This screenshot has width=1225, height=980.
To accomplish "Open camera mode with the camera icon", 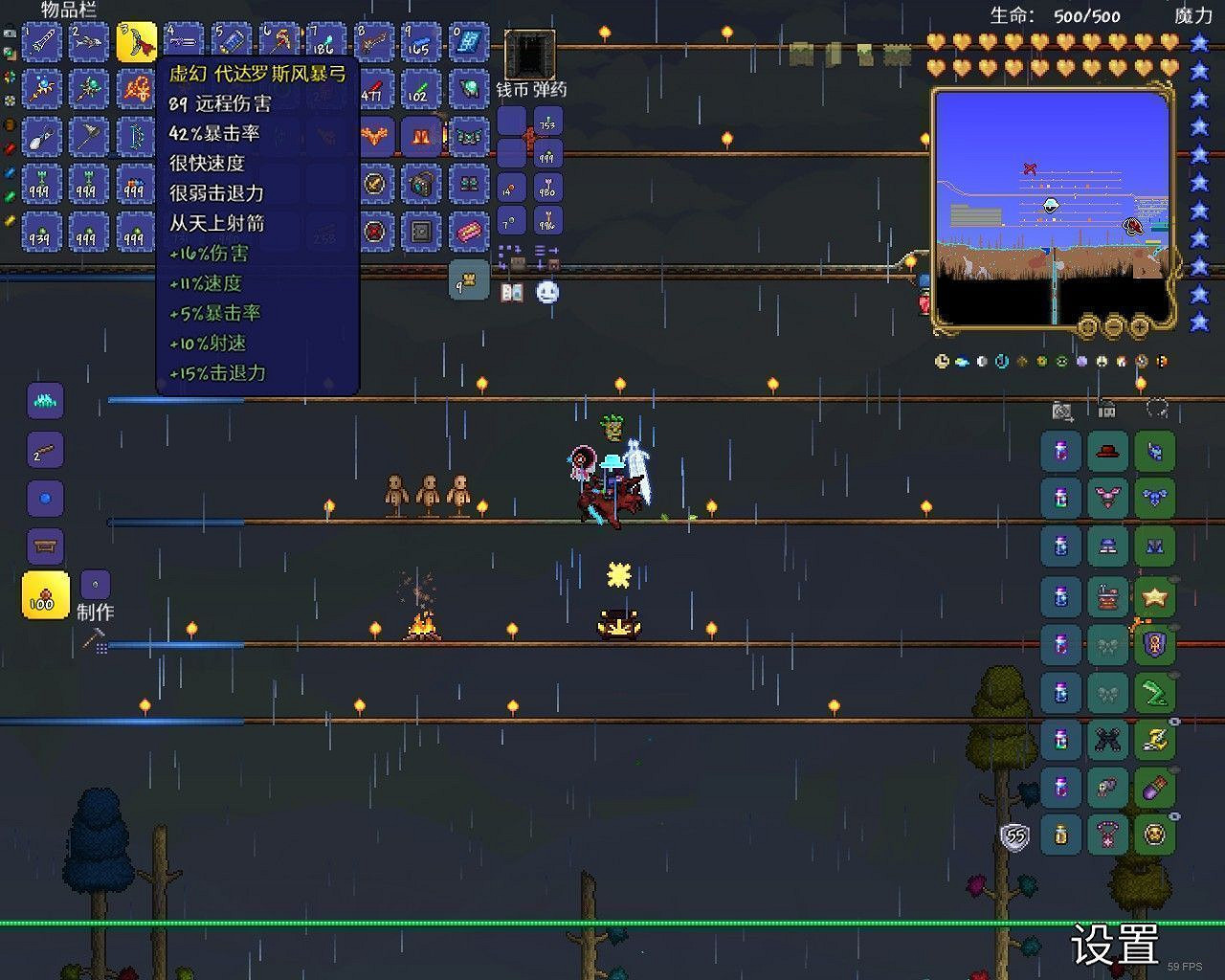I will 1062,411.
